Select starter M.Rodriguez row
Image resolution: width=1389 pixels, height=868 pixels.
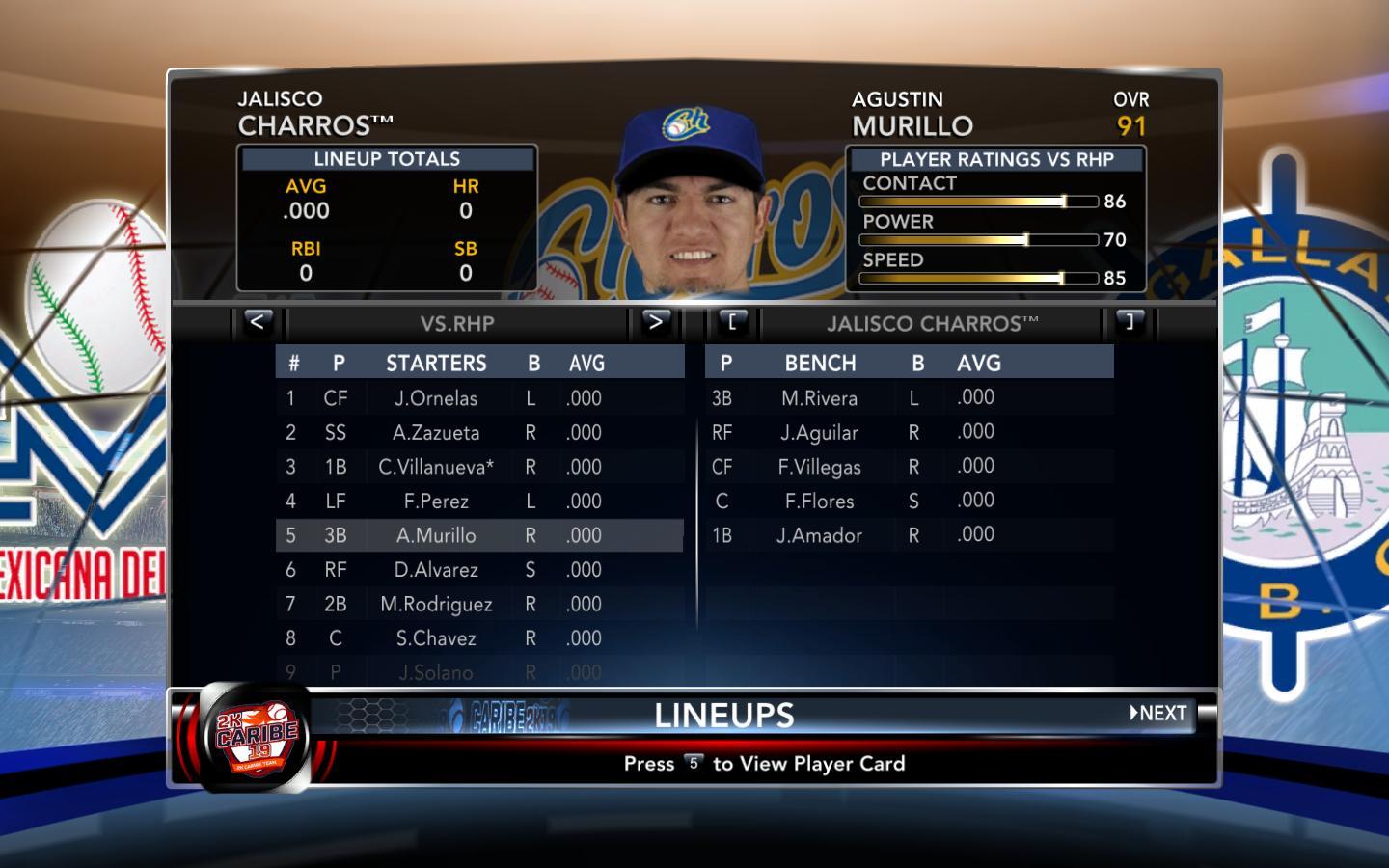(x=436, y=604)
